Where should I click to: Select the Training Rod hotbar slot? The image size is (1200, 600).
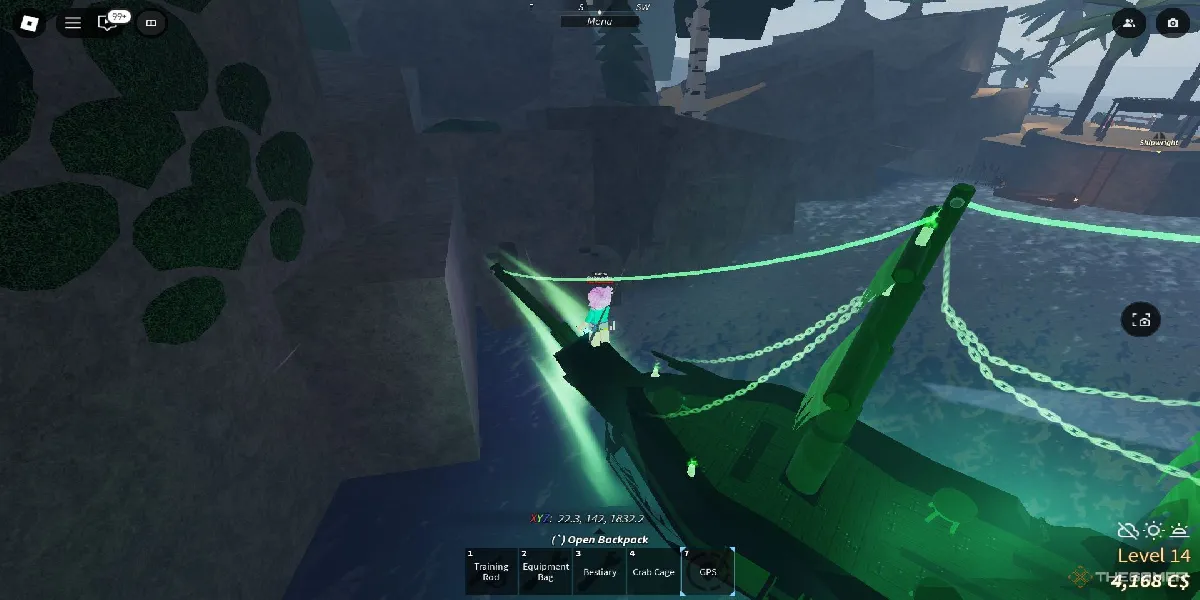[492, 571]
